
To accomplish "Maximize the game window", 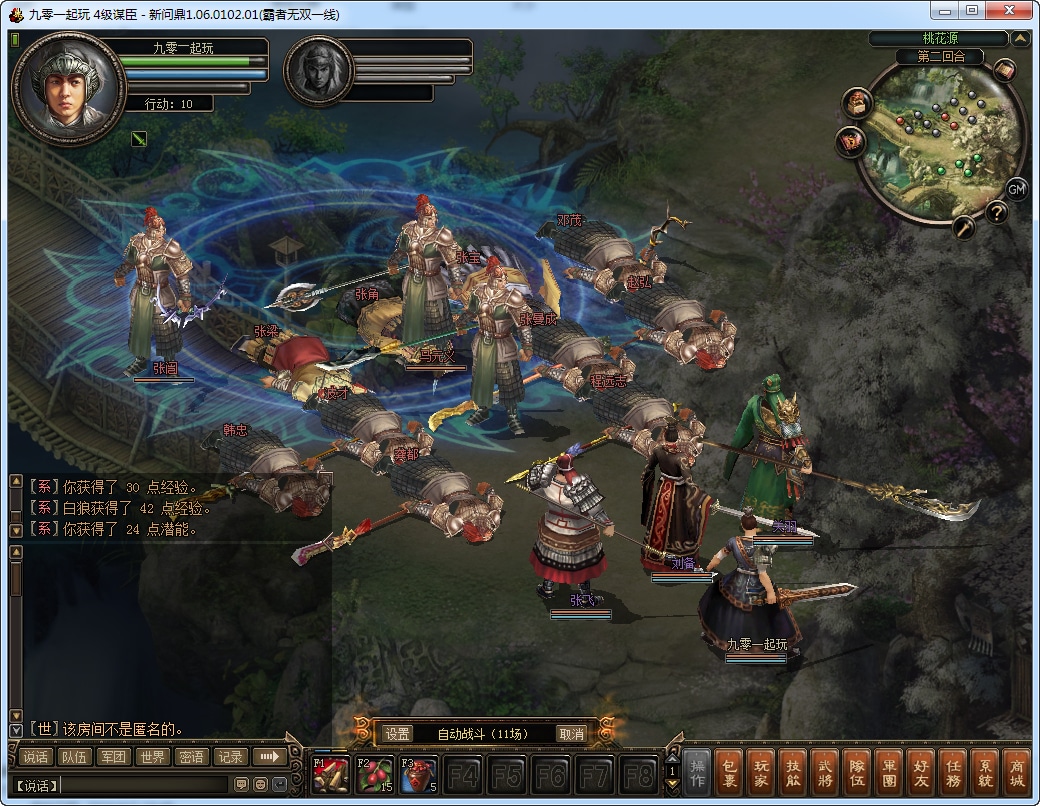I will pos(971,10).
